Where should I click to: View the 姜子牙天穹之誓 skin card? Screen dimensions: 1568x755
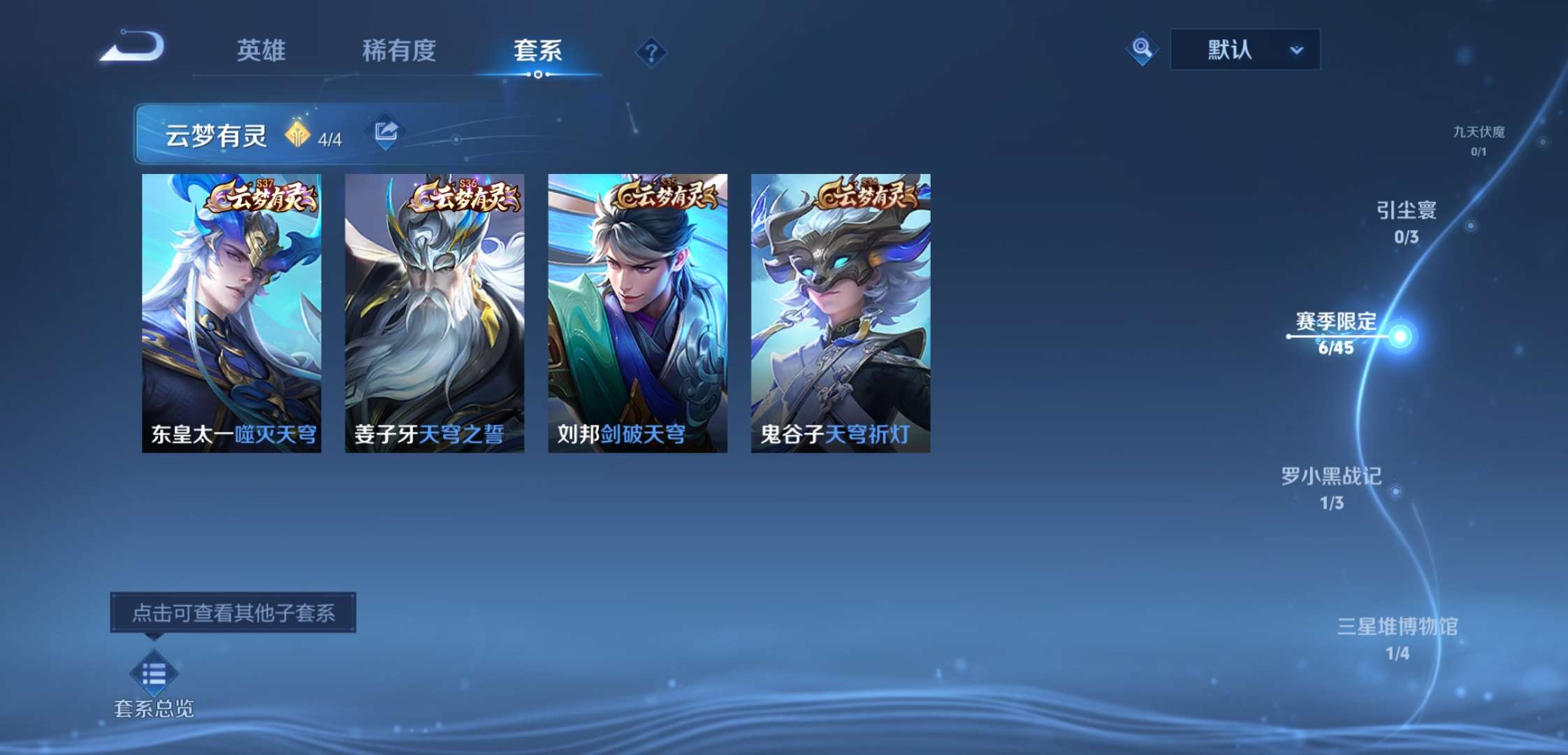pyautogui.click(x=433, y=308)
